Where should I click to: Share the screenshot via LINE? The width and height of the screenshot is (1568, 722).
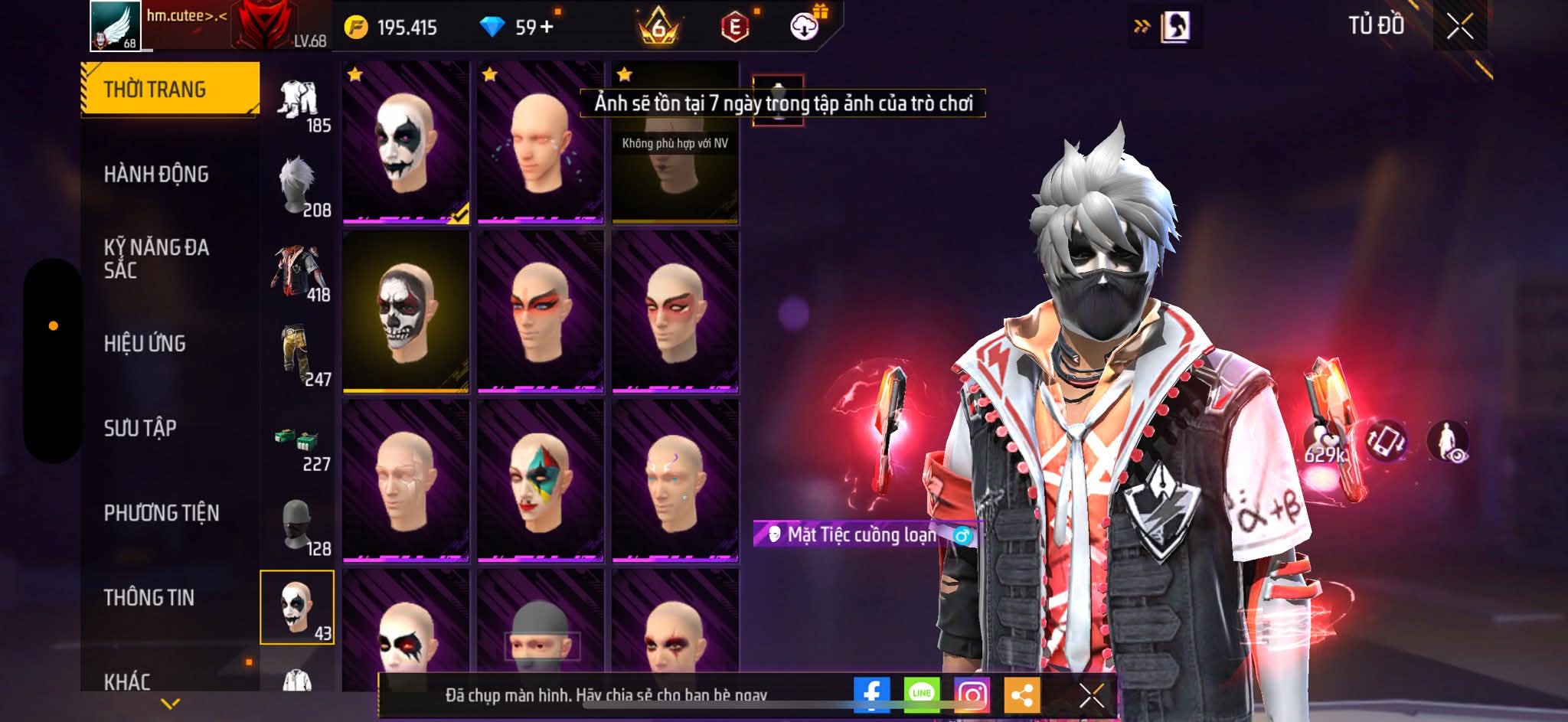pos(921,694)
